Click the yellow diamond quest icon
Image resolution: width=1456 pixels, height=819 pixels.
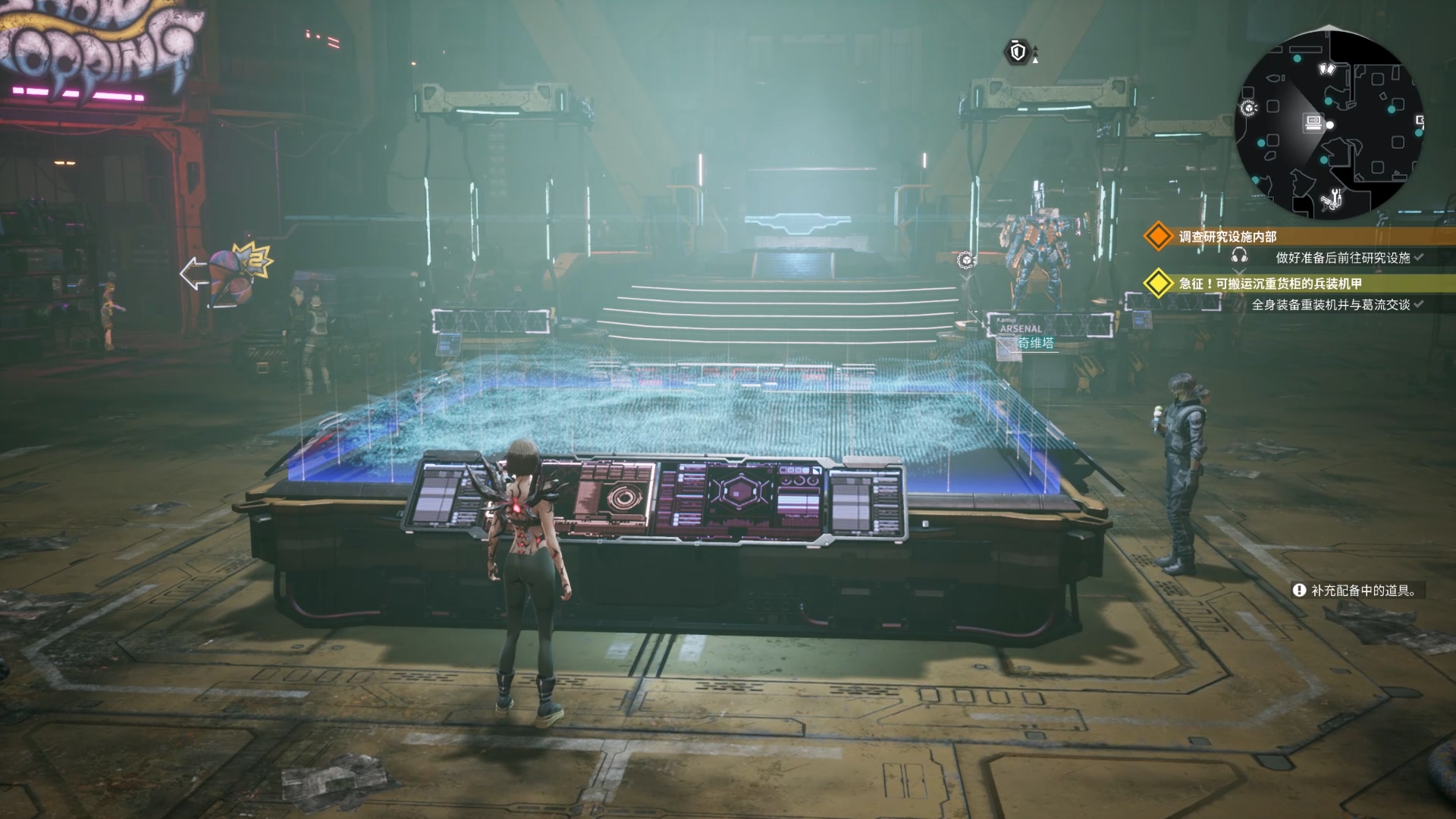[1158, 284]
